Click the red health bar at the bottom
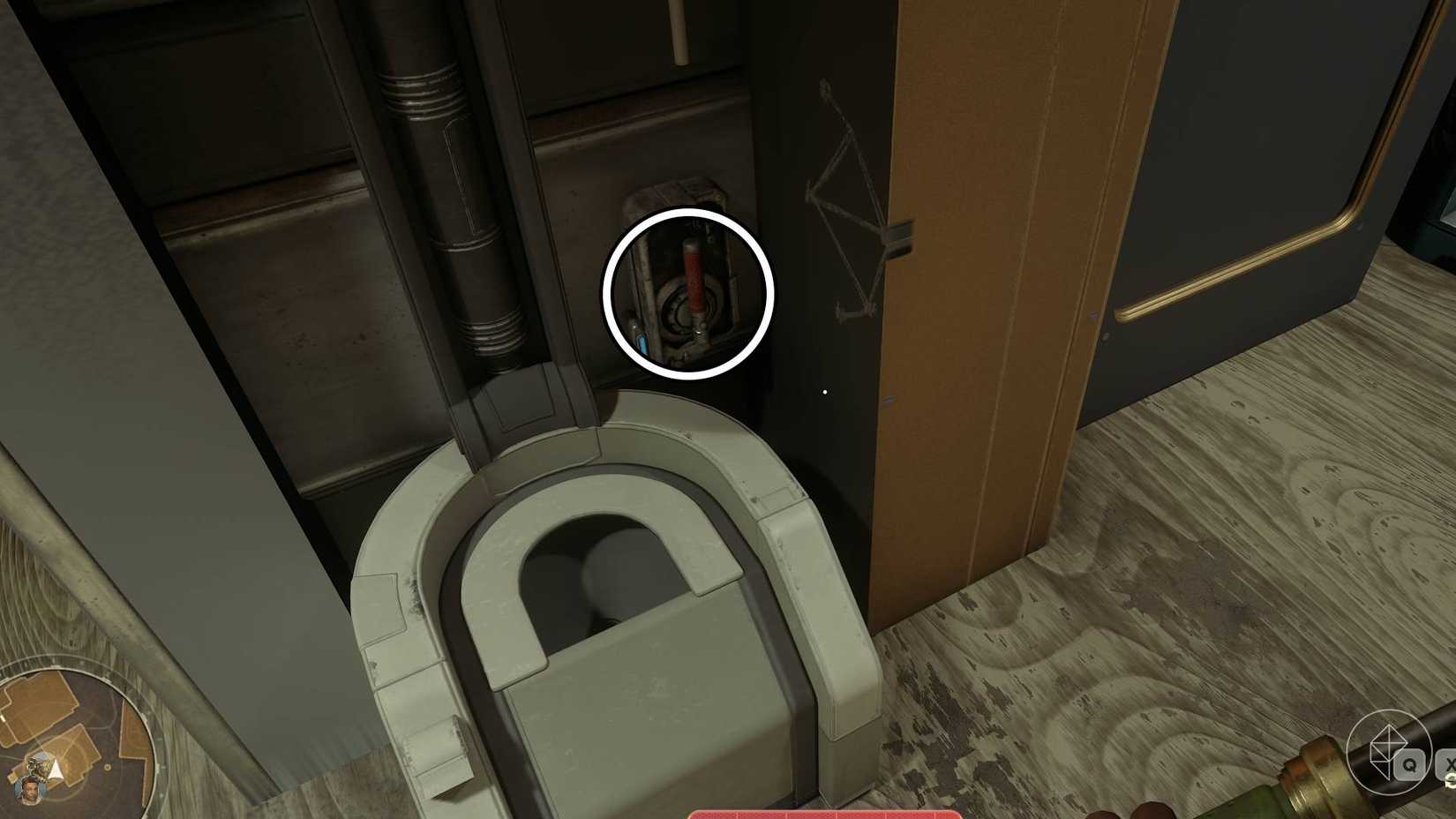Viewport: 1456px width, 819px height. [x=825, y=816]
